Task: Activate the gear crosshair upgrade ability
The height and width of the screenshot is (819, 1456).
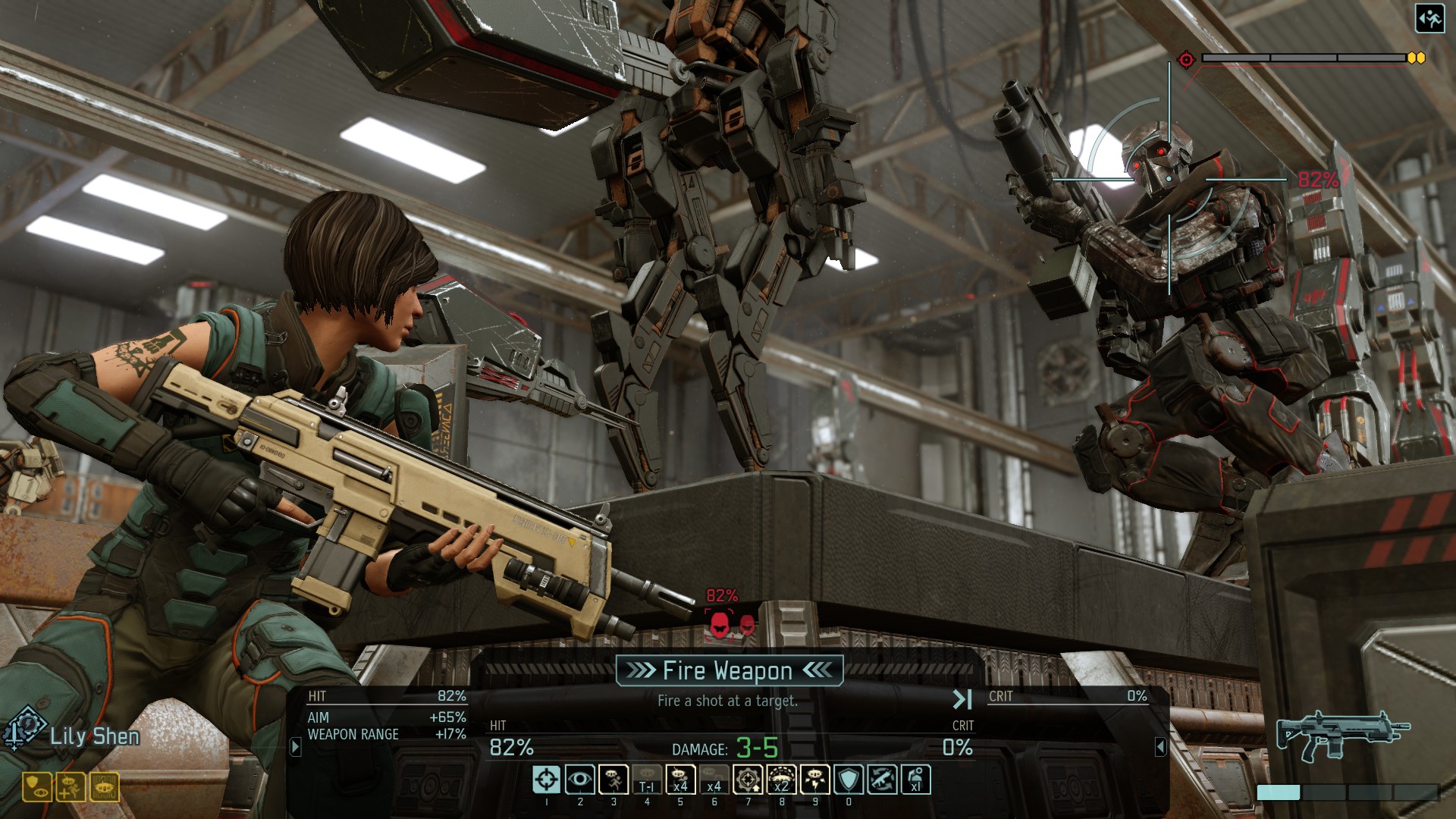Action: pos(748,780)
